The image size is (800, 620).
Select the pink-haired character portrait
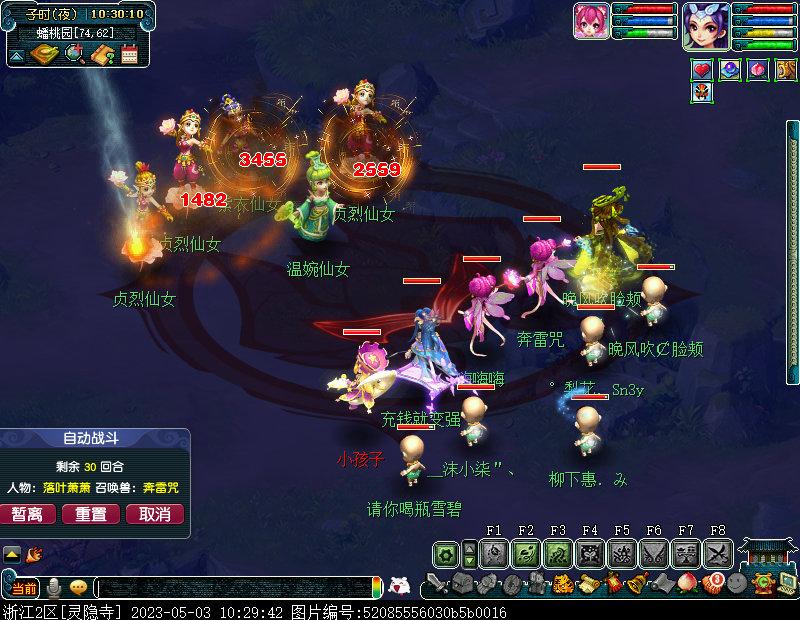pos(591,21)
